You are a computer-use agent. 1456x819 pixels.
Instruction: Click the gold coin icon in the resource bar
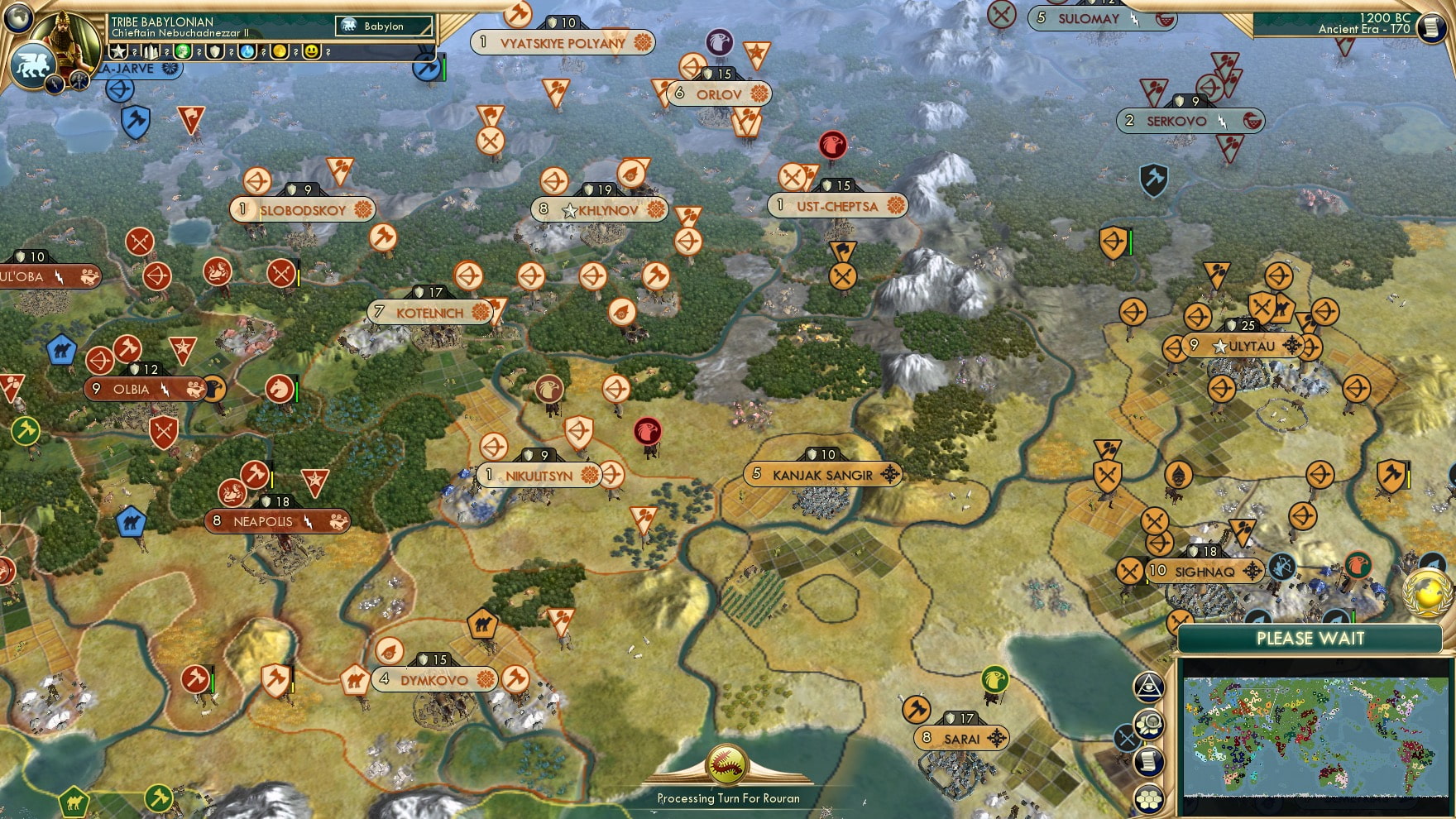[280, 52]
